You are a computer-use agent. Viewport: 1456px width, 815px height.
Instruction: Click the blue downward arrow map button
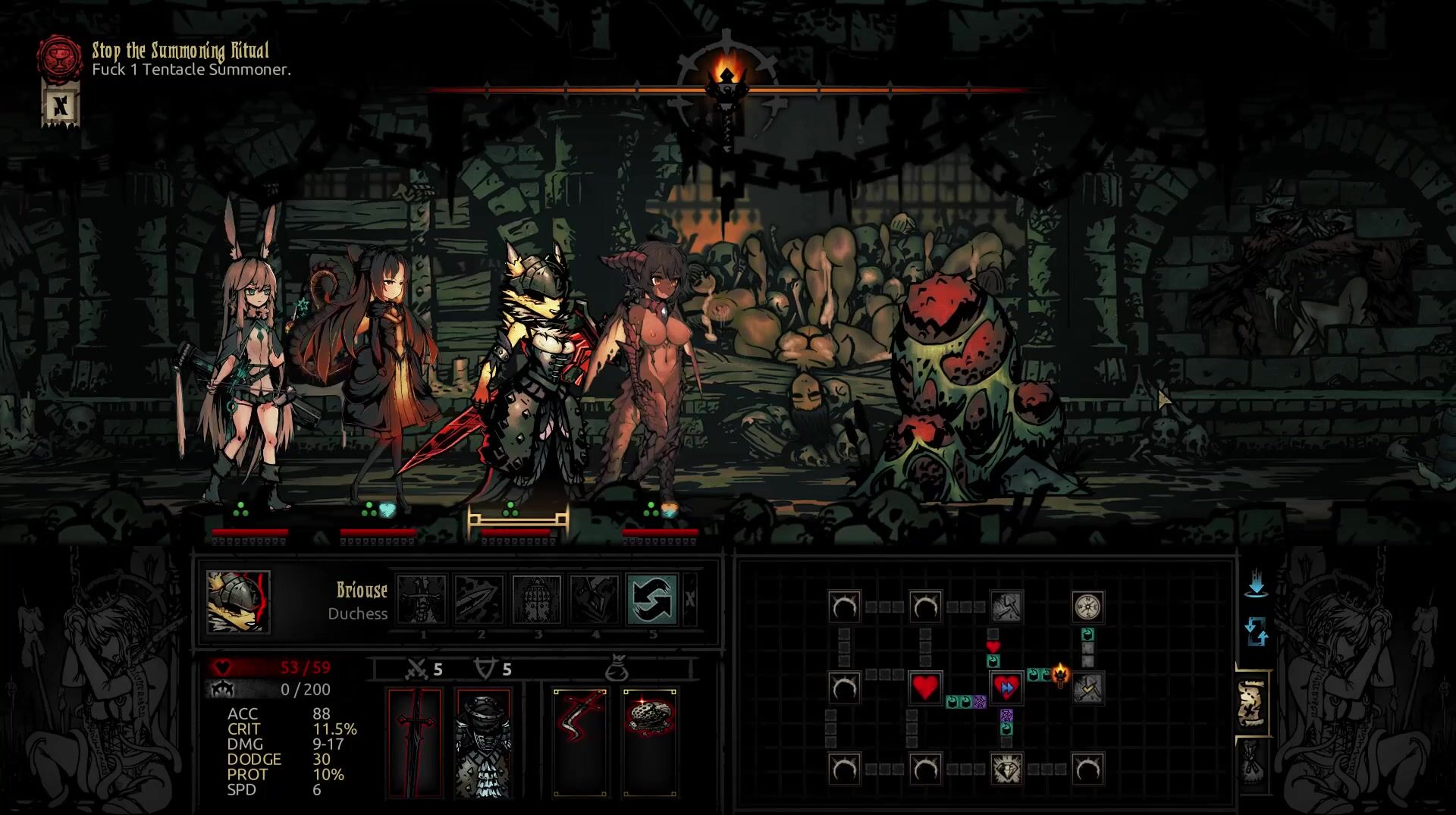click(1256, 585)
